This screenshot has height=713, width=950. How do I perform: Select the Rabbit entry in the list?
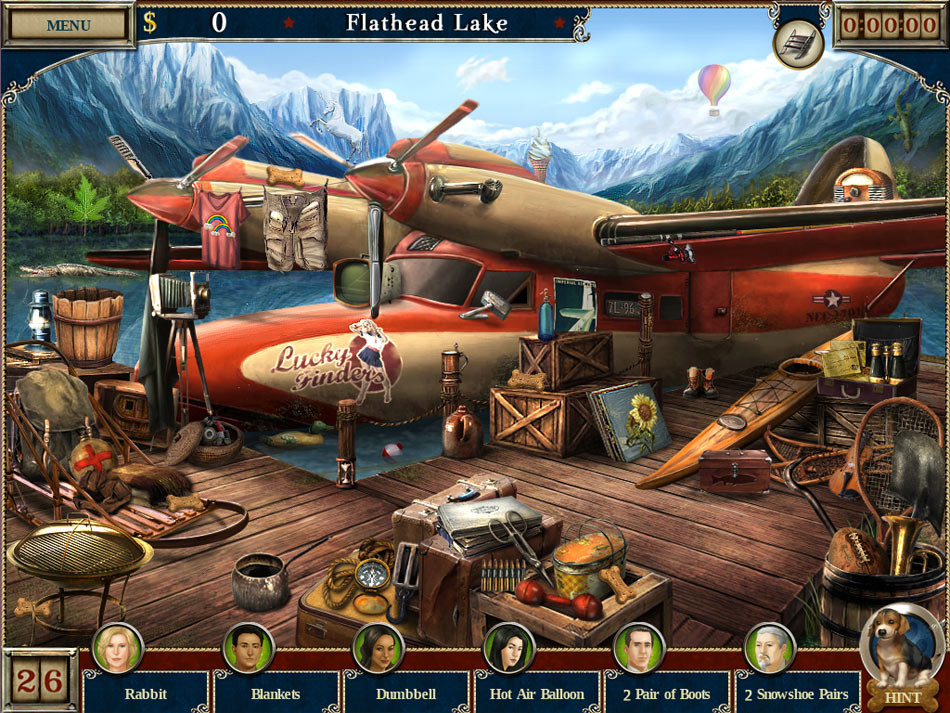tap(145, 693)
